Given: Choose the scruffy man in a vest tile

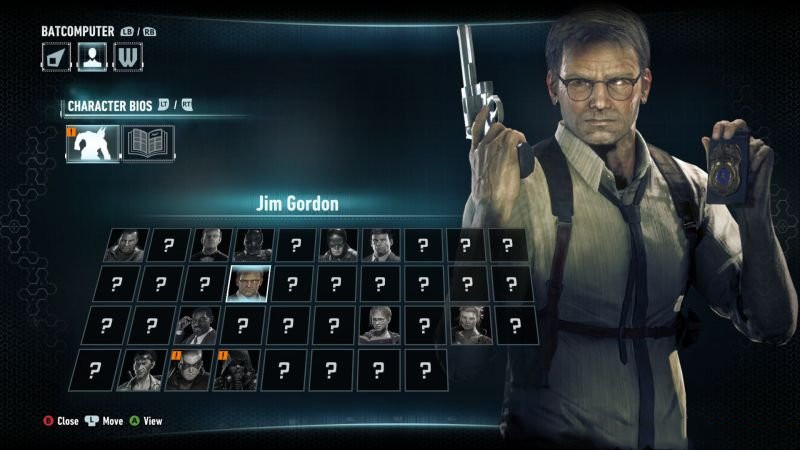Looking at the screenshot, I should (x=139, y=369).
